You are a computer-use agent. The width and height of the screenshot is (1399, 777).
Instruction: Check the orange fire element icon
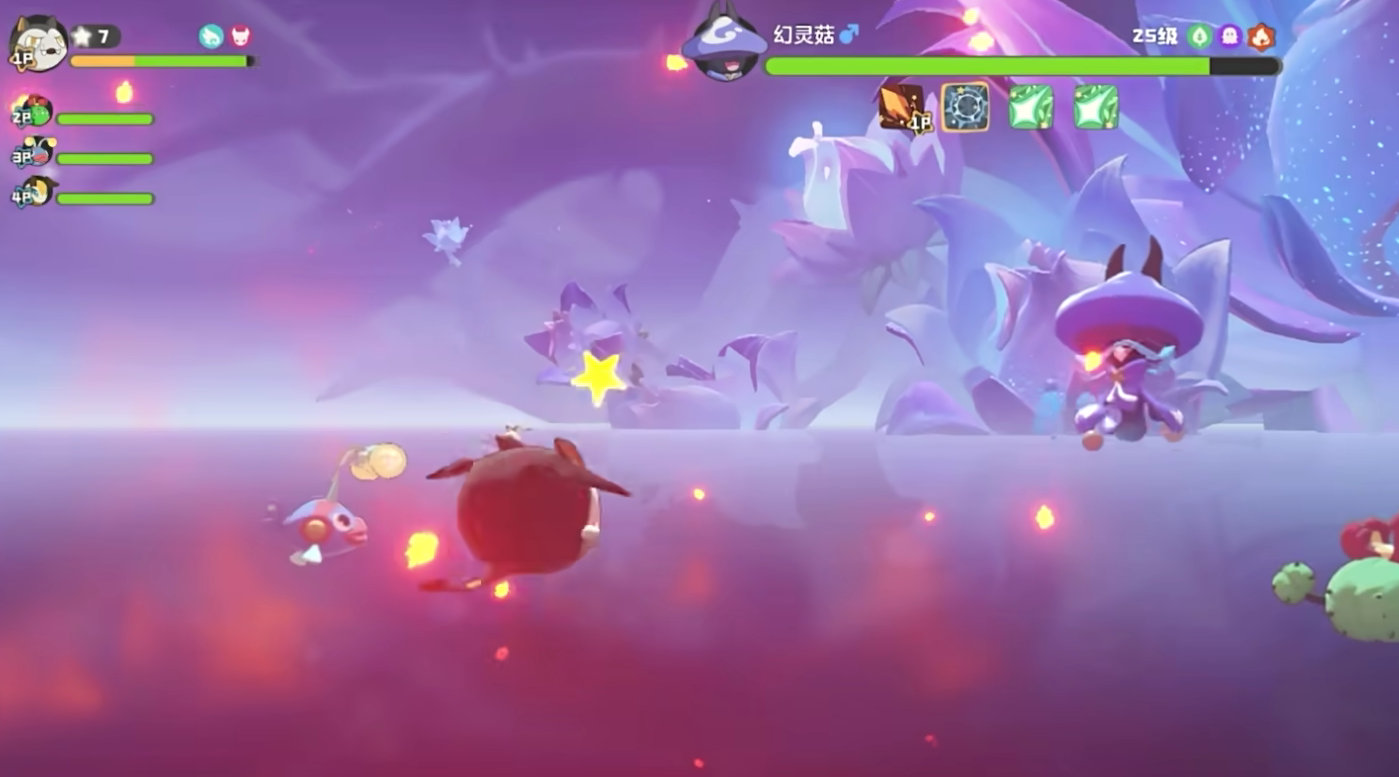click(x=1261, y=37)
